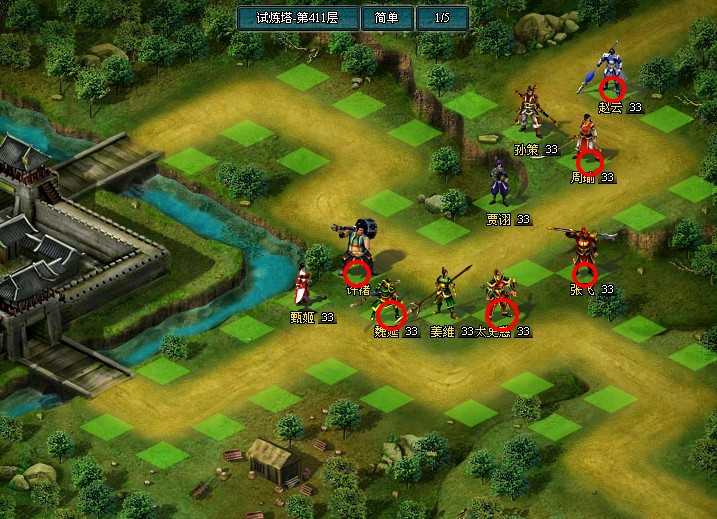Click the 简单 difficulty button
The width and height of the screenshot is (717, 519).
(386, 18)
